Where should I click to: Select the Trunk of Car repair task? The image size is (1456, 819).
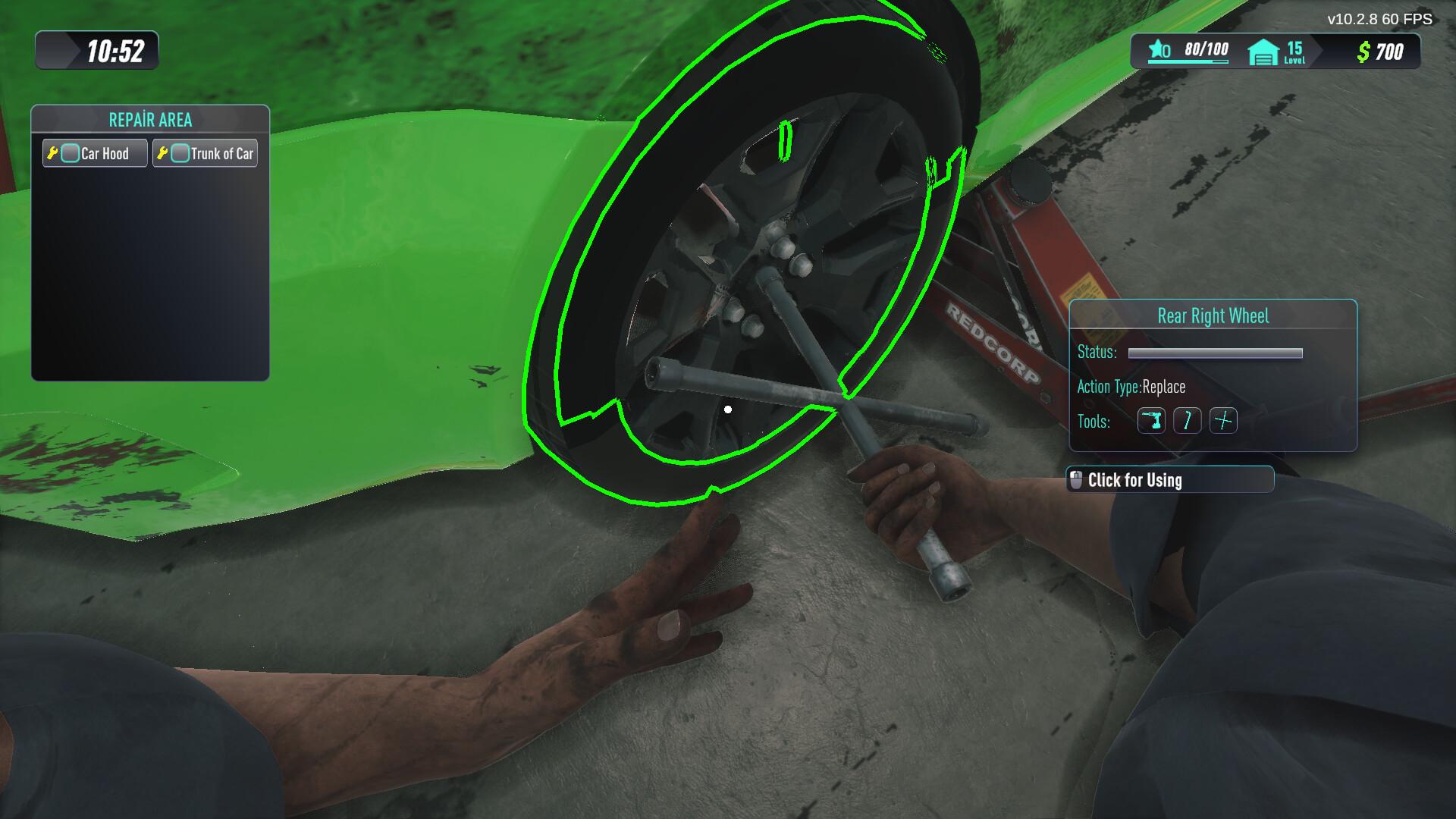pos(205,152)
